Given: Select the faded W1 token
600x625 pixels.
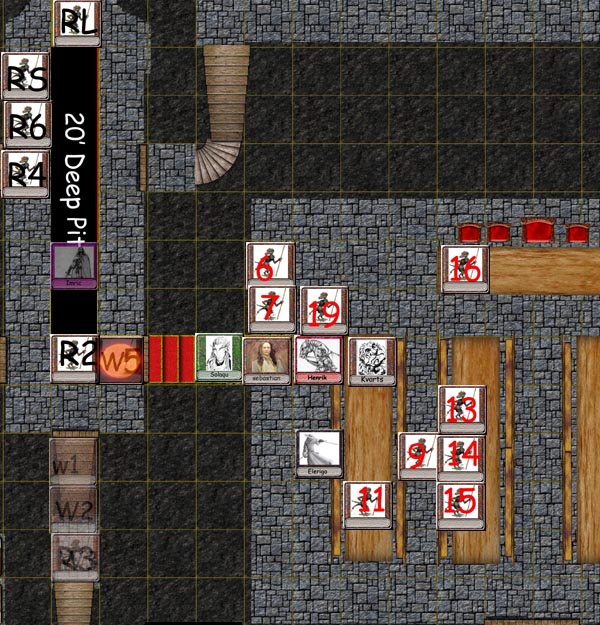Looking at the screenshot, I should (x=73, y=462).
